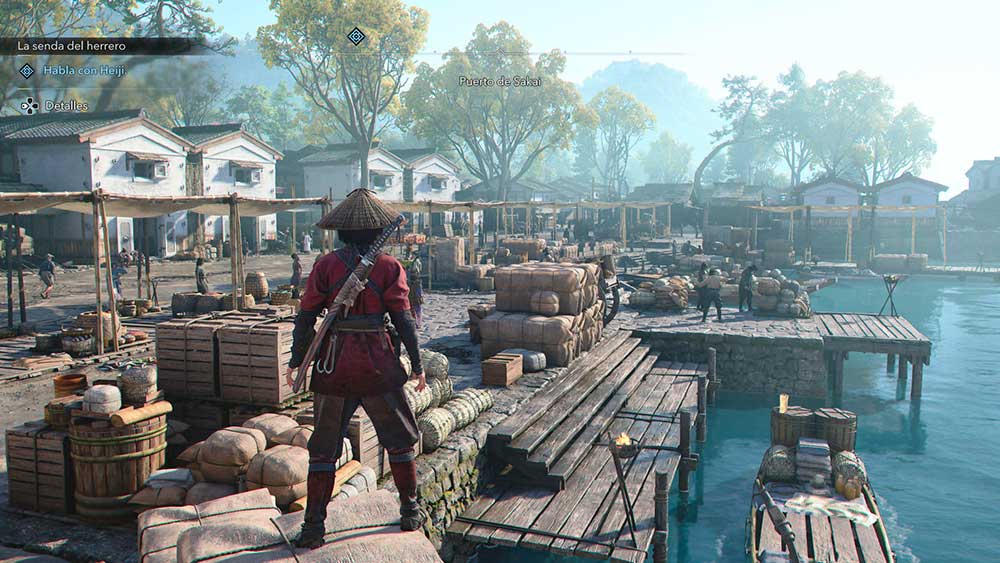Screen dimensions: 1000x563
Task: Click the diamond objective marker on the compass
Action: pos(356,36)
